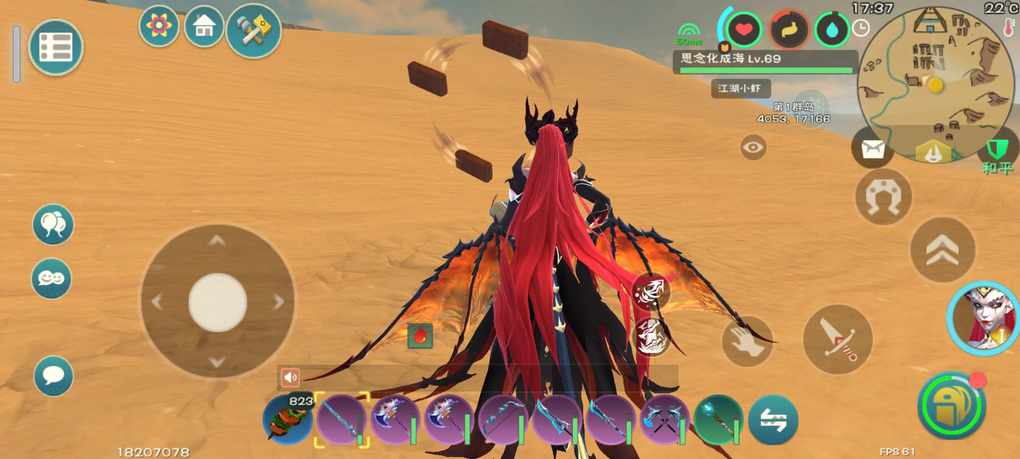Tap the eye visibility icon
The height and width of the screenshot is (459, 1020).
pos(753,148)
